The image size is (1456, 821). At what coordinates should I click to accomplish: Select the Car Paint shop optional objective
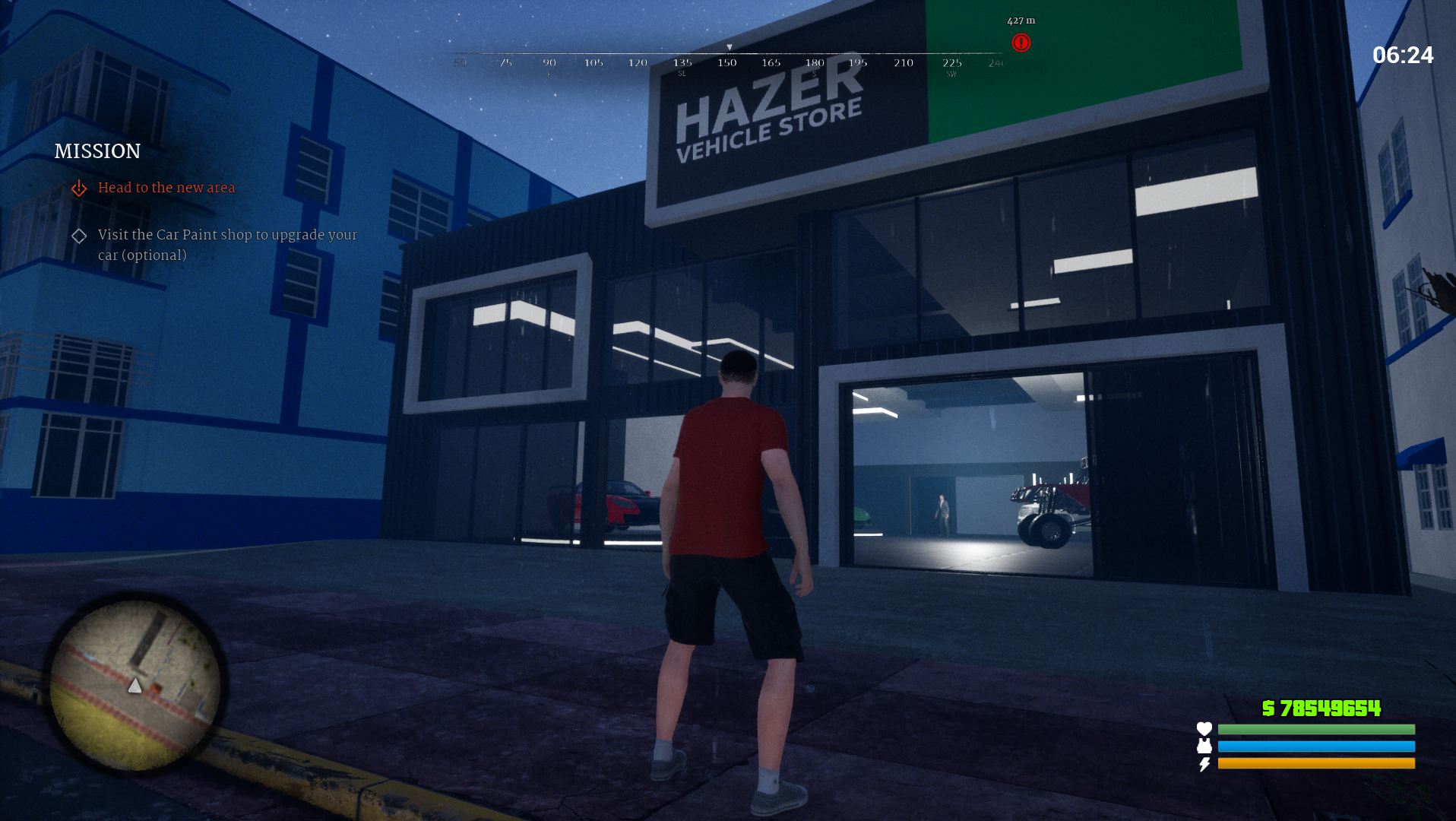(226, 245)
